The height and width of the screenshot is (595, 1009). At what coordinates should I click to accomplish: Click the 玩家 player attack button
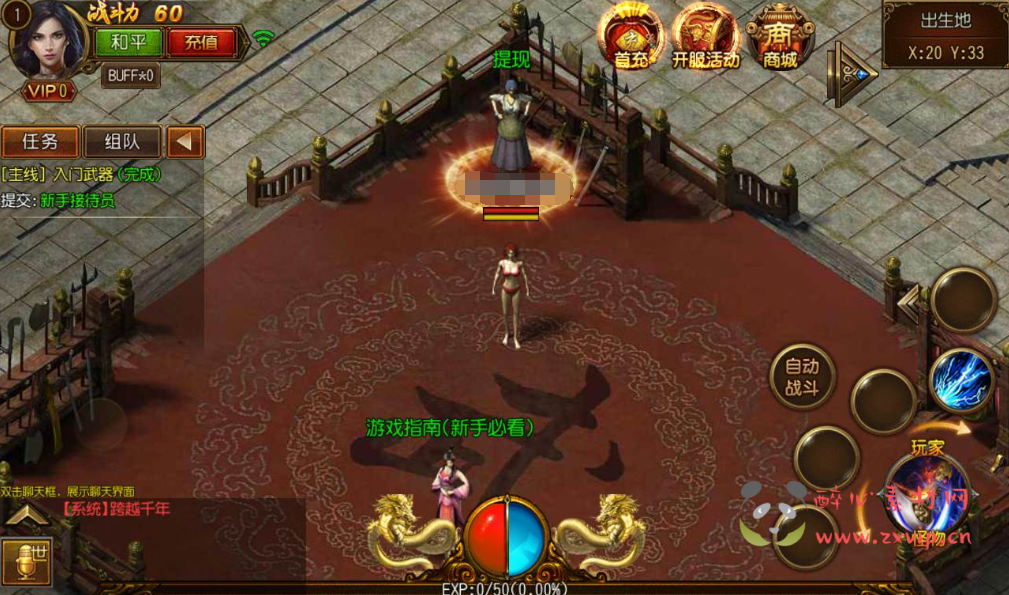(x=927, y=490)
